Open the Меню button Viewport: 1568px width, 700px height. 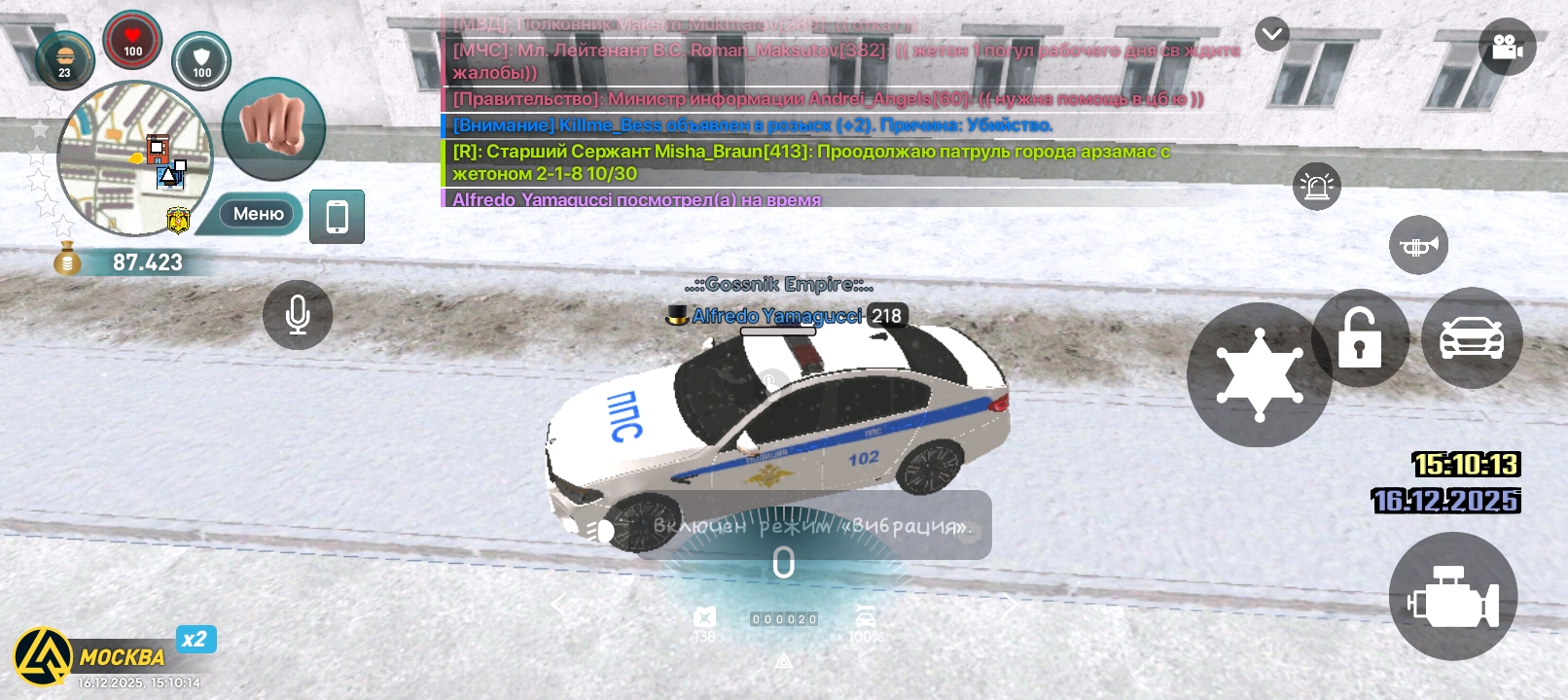pos(257,214)
